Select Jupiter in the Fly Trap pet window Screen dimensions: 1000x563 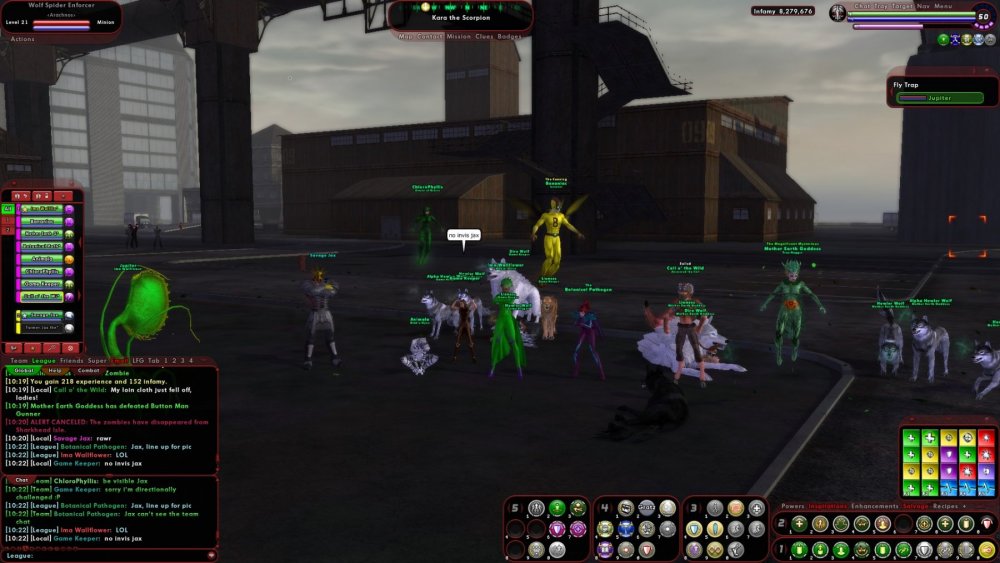(x=939, y=98)
